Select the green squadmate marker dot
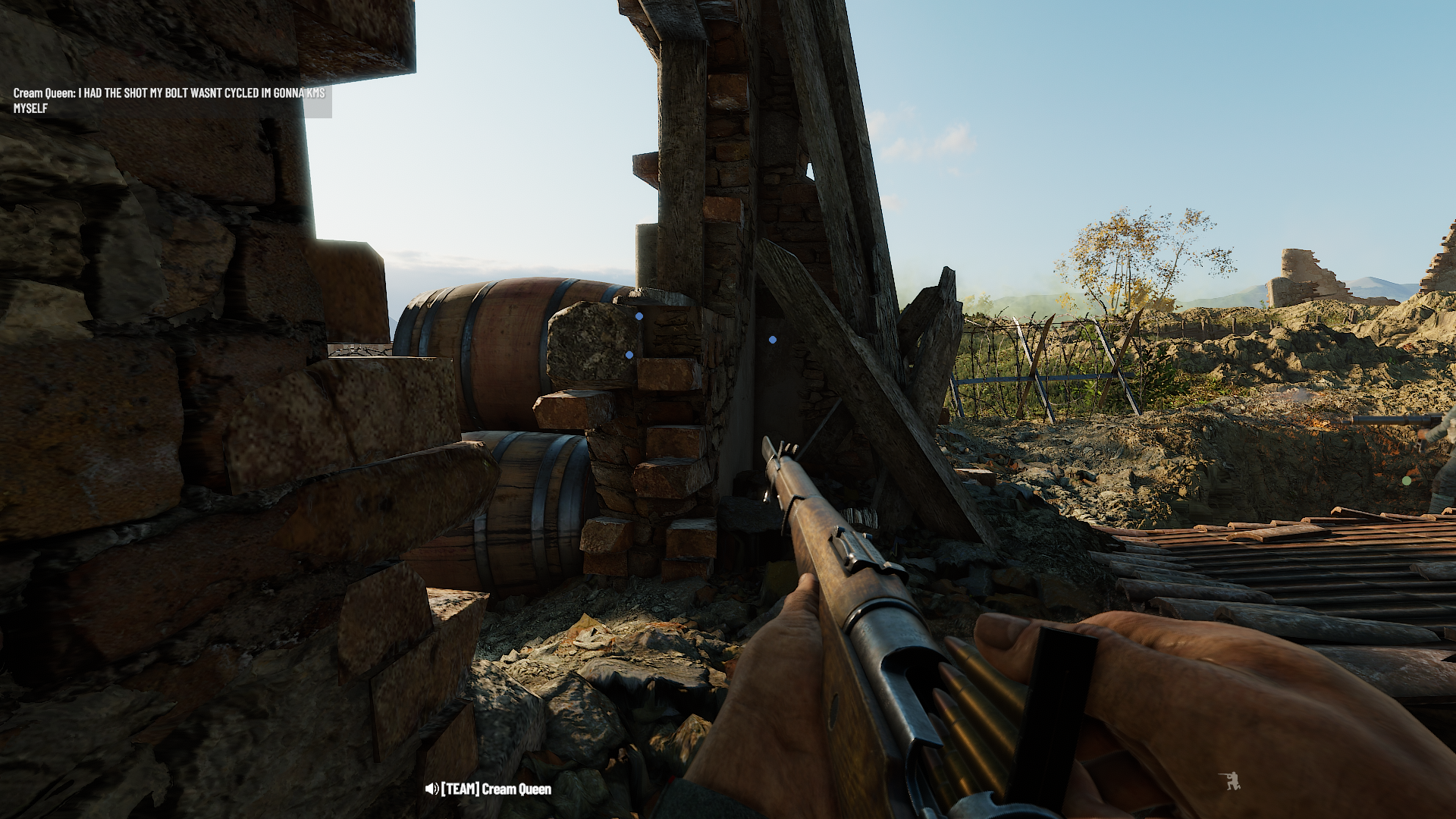Image resolution: width=1456 pixels, height=819 pixels. pyautogui.click(x=1407, y=481)
